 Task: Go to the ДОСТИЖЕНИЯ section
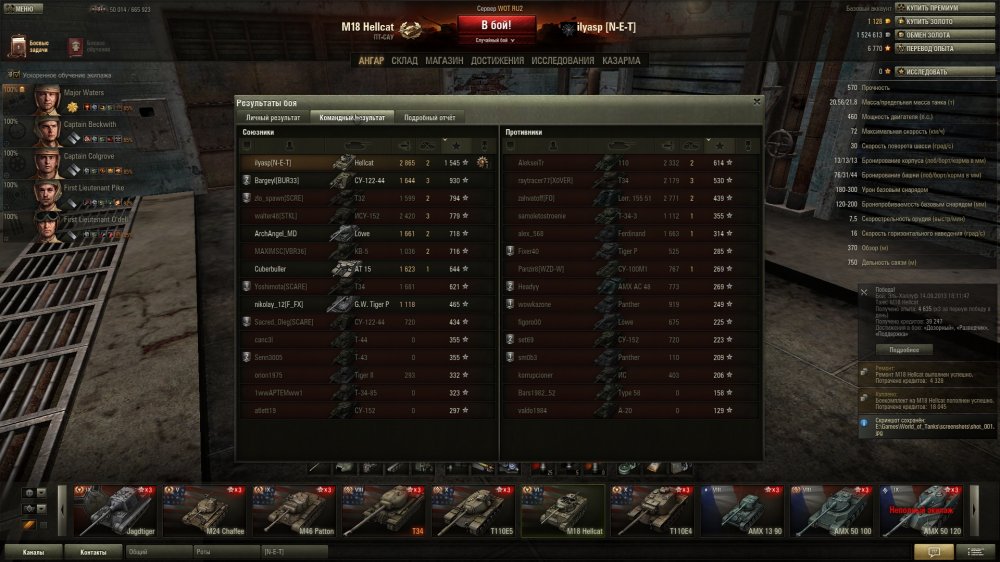point(498,61)
